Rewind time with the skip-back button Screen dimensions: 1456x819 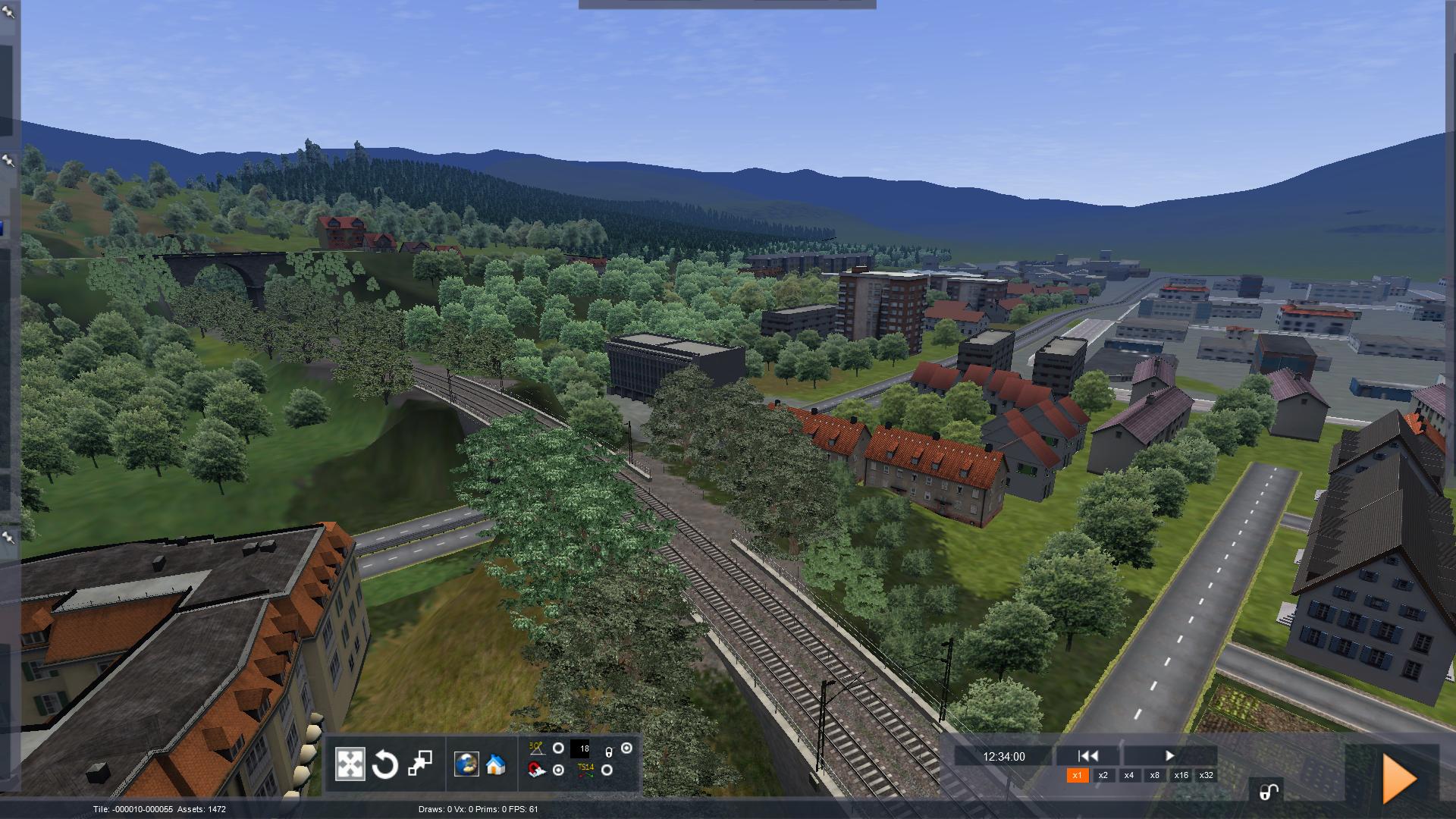(1088, 756)
